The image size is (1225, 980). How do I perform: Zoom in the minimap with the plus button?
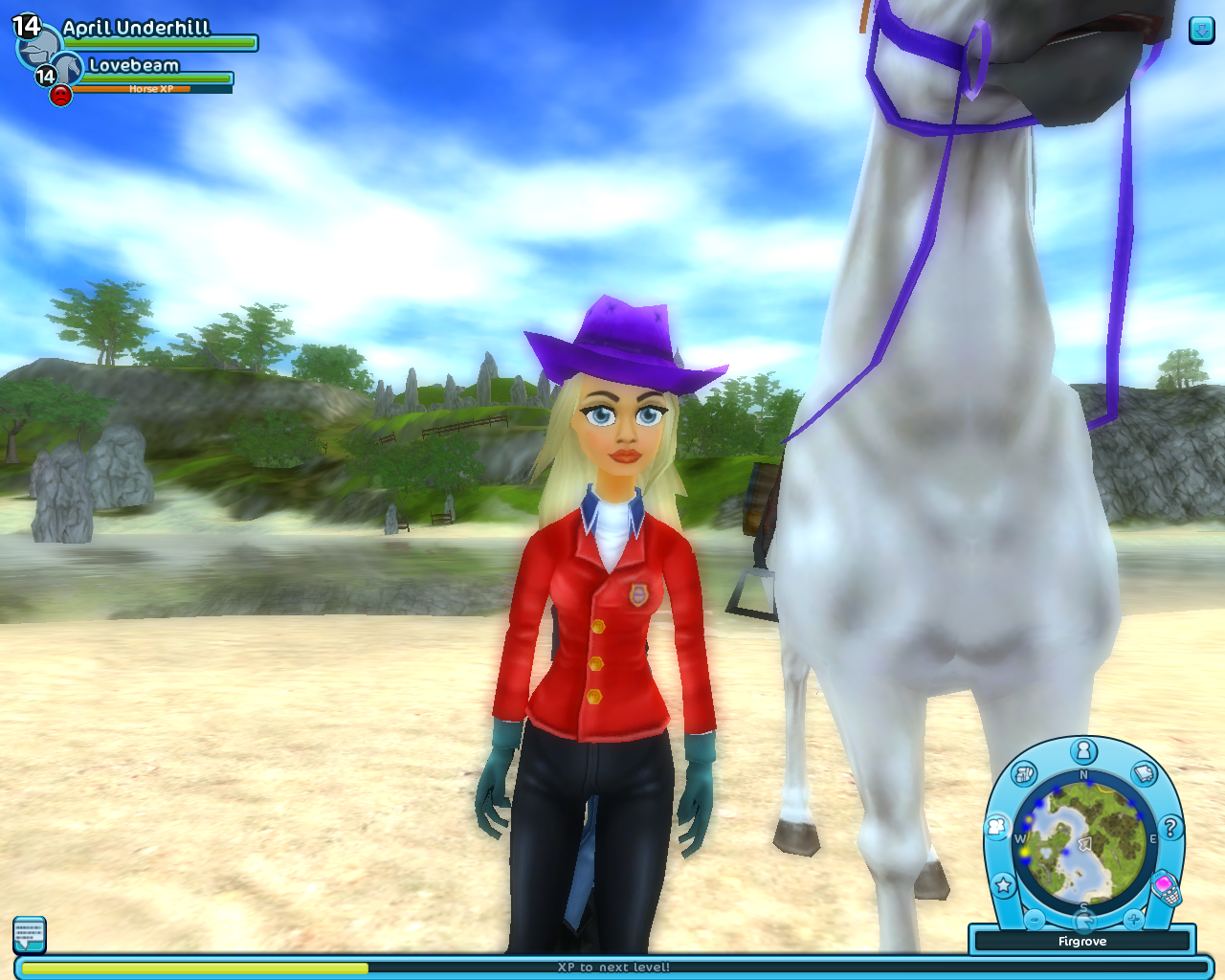click(1133, 919)
